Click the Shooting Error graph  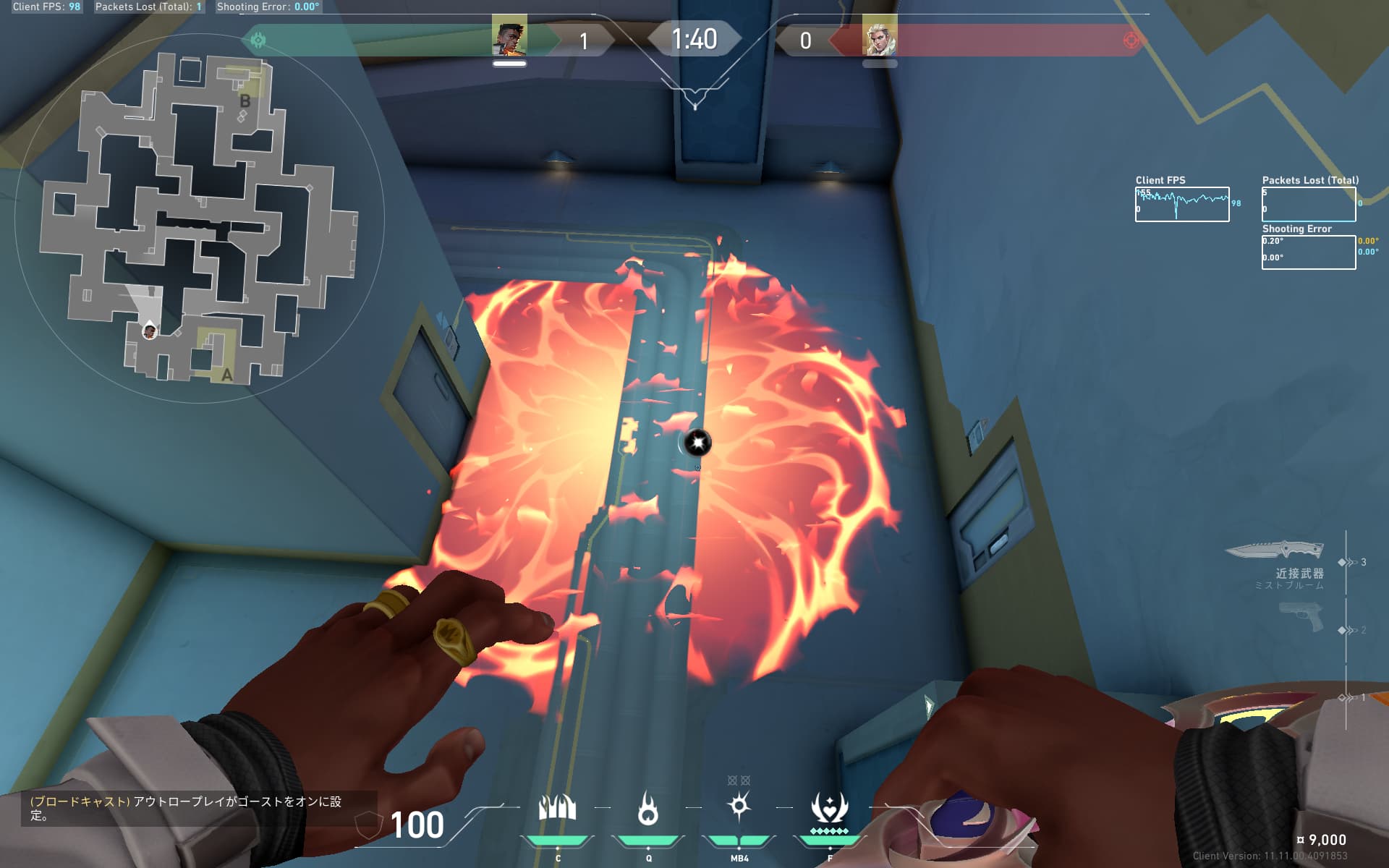[1308, 252]
